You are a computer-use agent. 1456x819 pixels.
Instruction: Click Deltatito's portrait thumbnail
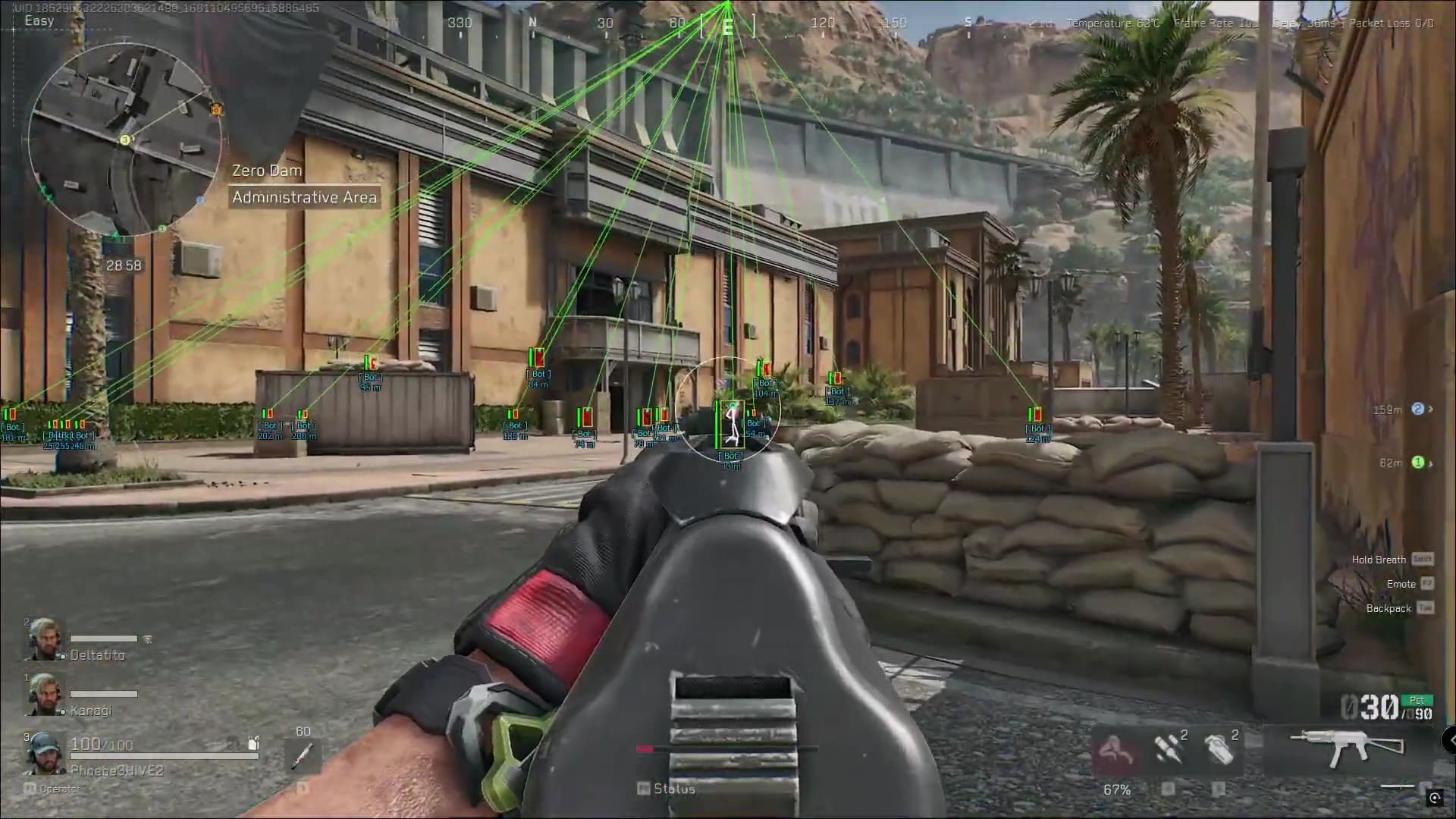coord(43,638)
